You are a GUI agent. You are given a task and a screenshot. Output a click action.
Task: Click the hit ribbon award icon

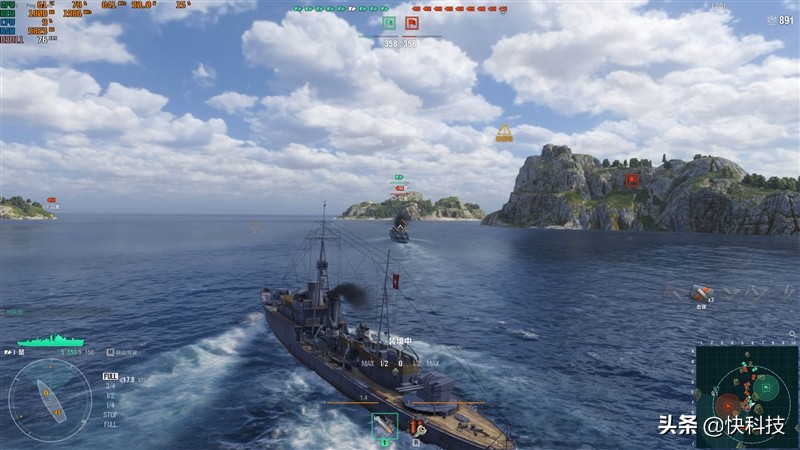(x=700, y=293)
